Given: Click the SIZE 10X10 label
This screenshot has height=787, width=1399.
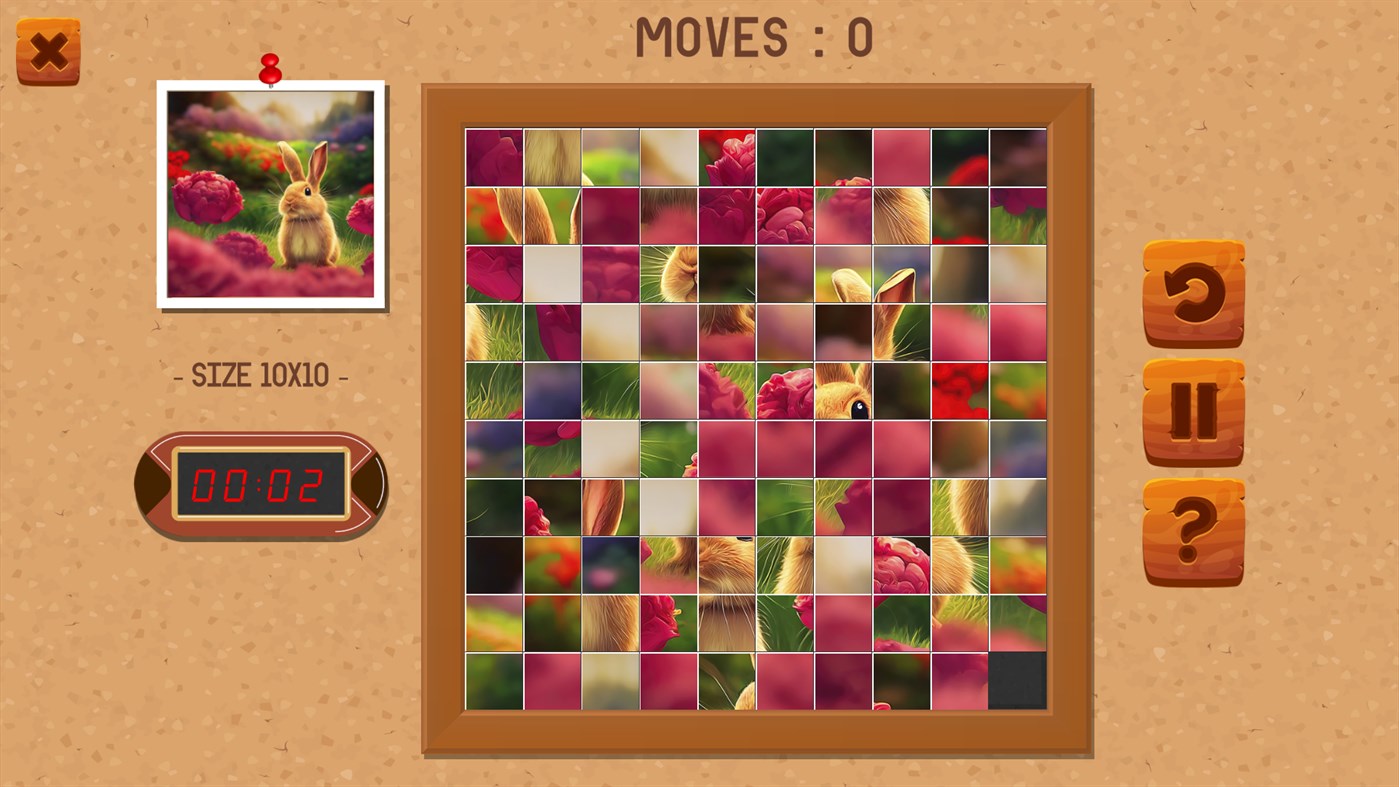Looking at the screenshot, I should coord(262,375).
